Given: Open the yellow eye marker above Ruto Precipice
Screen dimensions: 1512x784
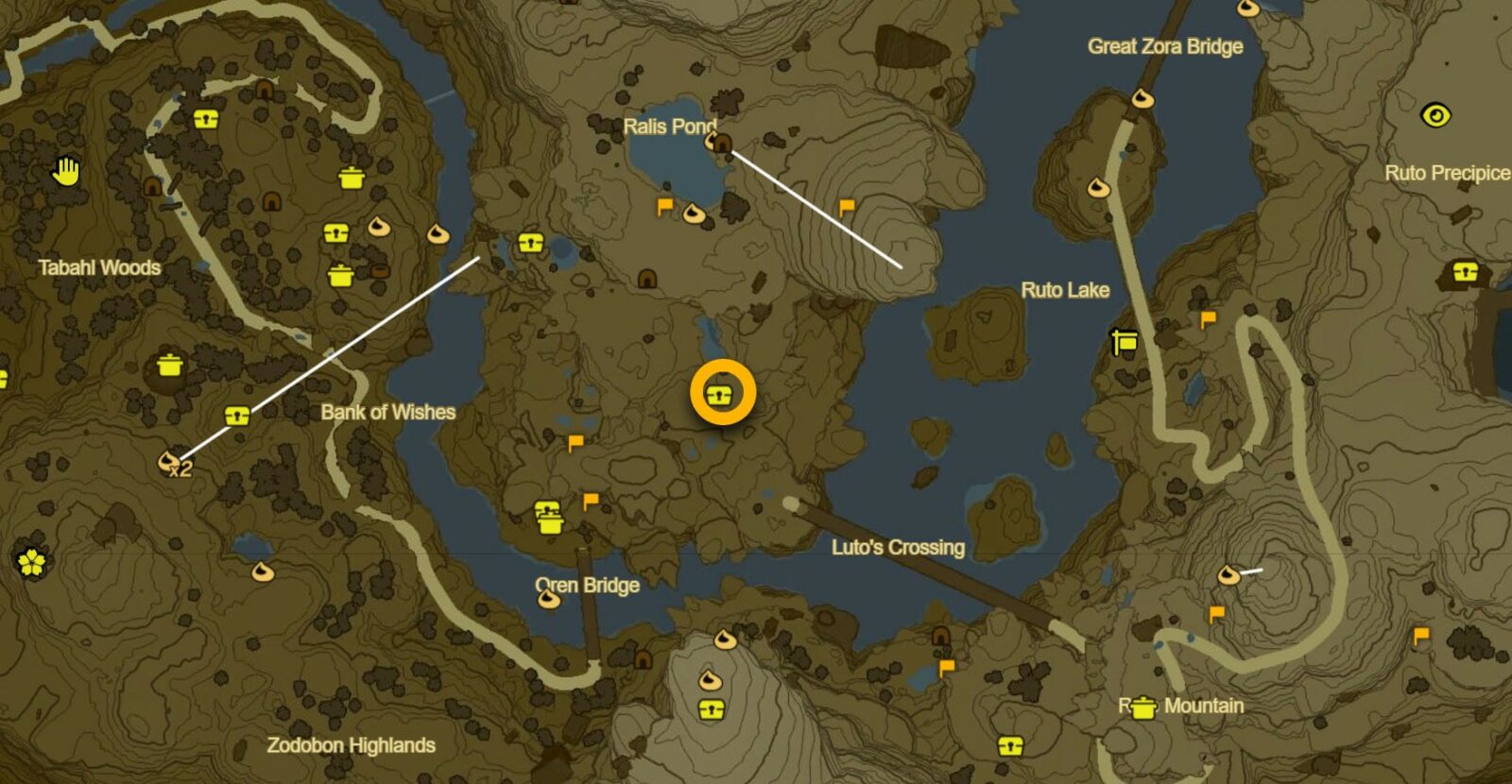Looking at the screenshot, I should [x=1435, y=115].
